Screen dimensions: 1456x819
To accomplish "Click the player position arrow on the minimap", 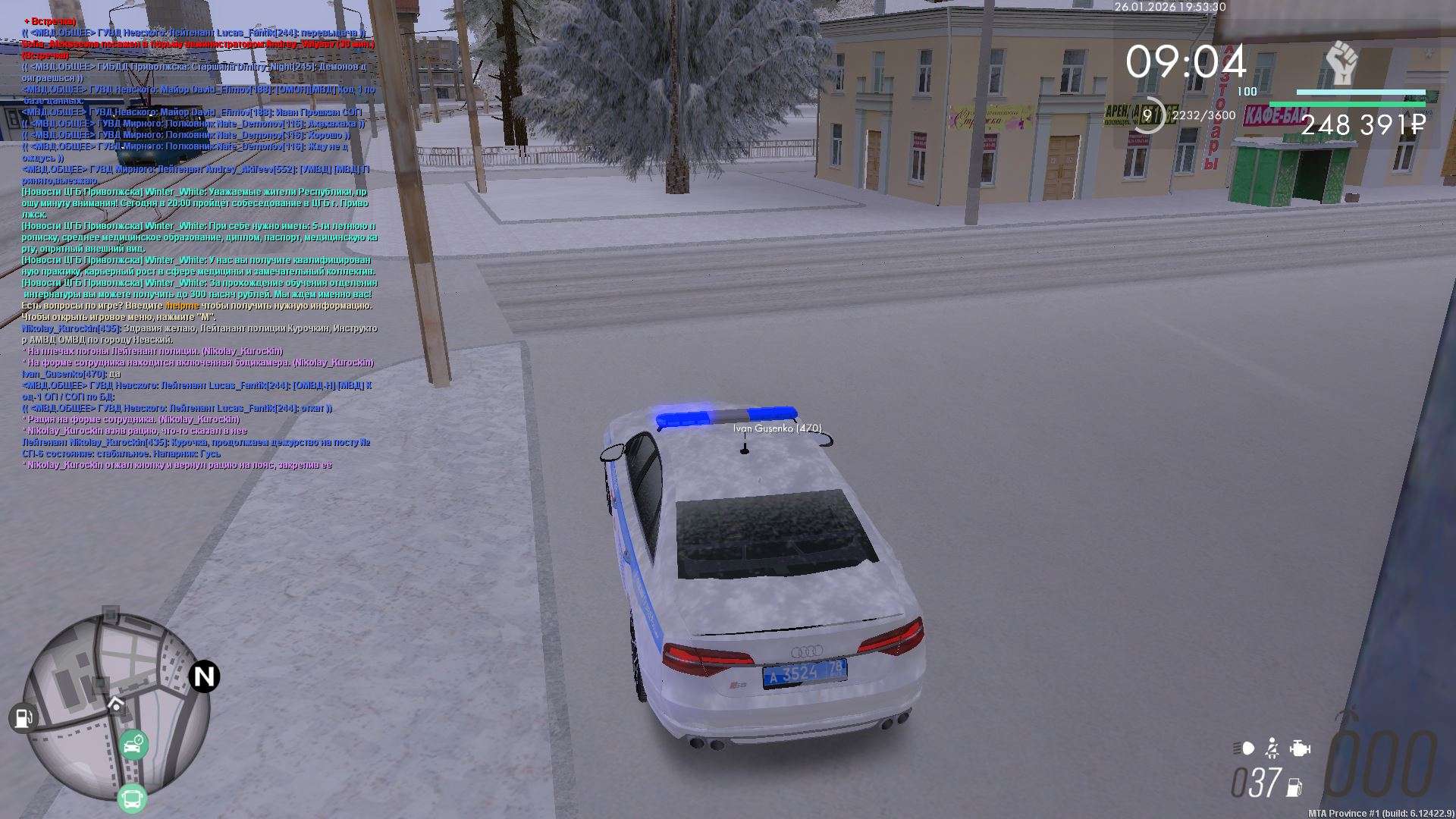I will pos(115,704).
